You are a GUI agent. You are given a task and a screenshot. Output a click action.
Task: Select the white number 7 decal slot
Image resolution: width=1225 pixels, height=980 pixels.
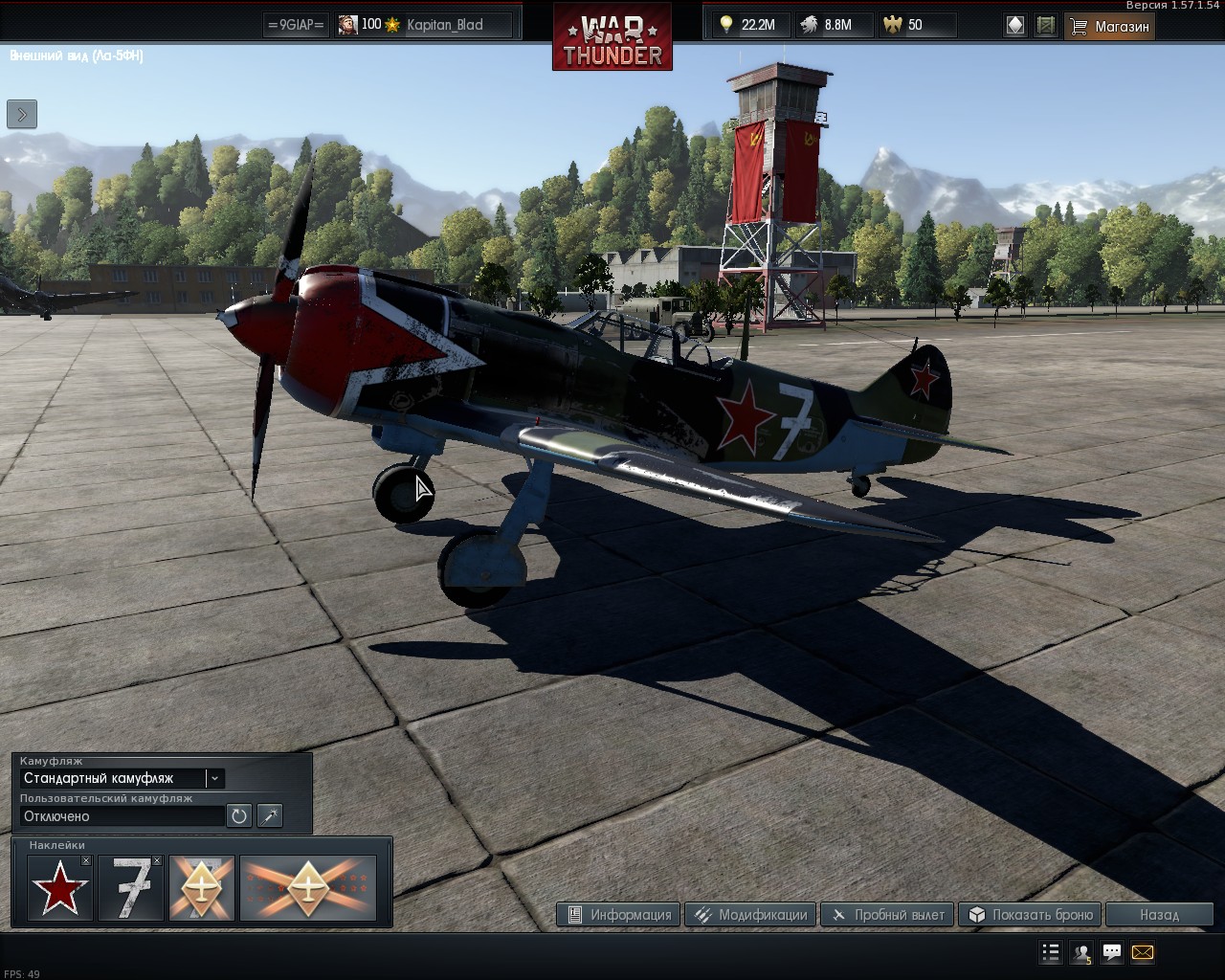[x=130, y=889]
